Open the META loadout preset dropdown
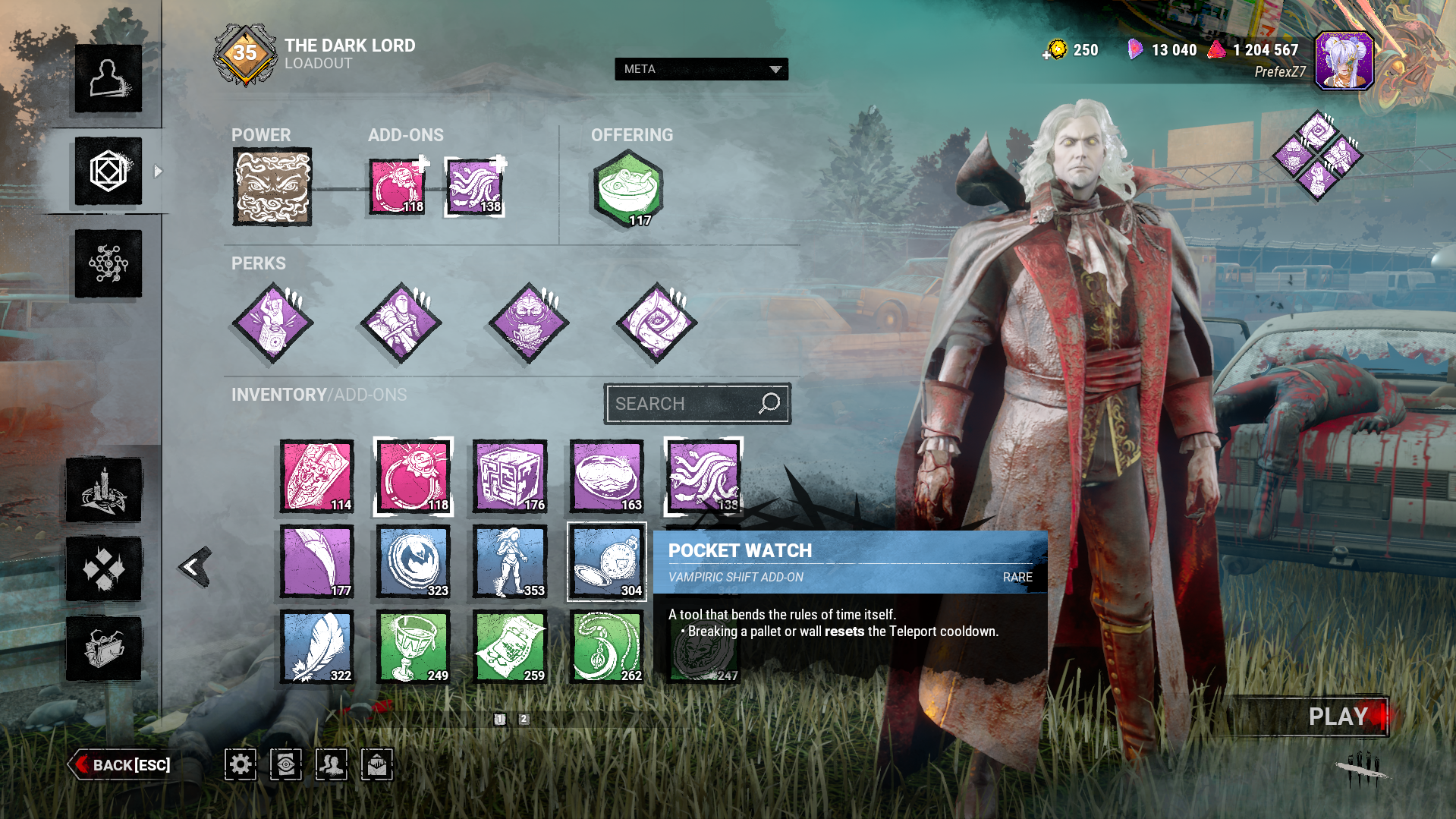This screenshot has width=1456, height=819. pos(701,69)
